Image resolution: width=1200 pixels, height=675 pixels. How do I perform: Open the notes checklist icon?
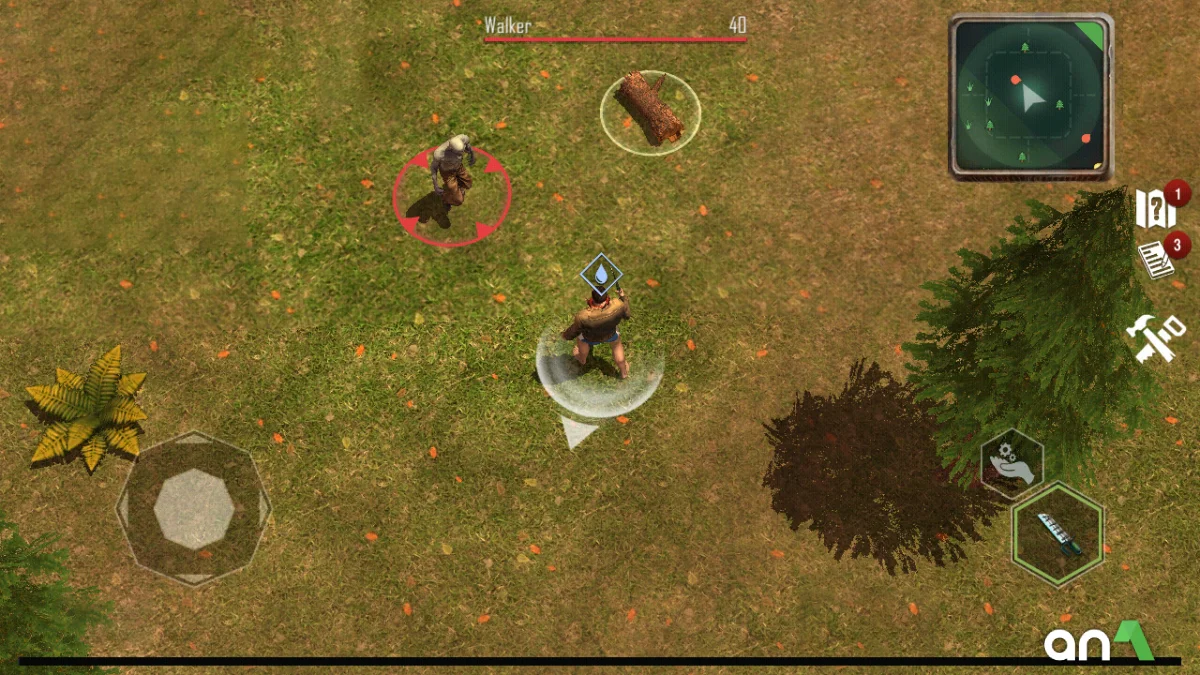coord(1156,260)
